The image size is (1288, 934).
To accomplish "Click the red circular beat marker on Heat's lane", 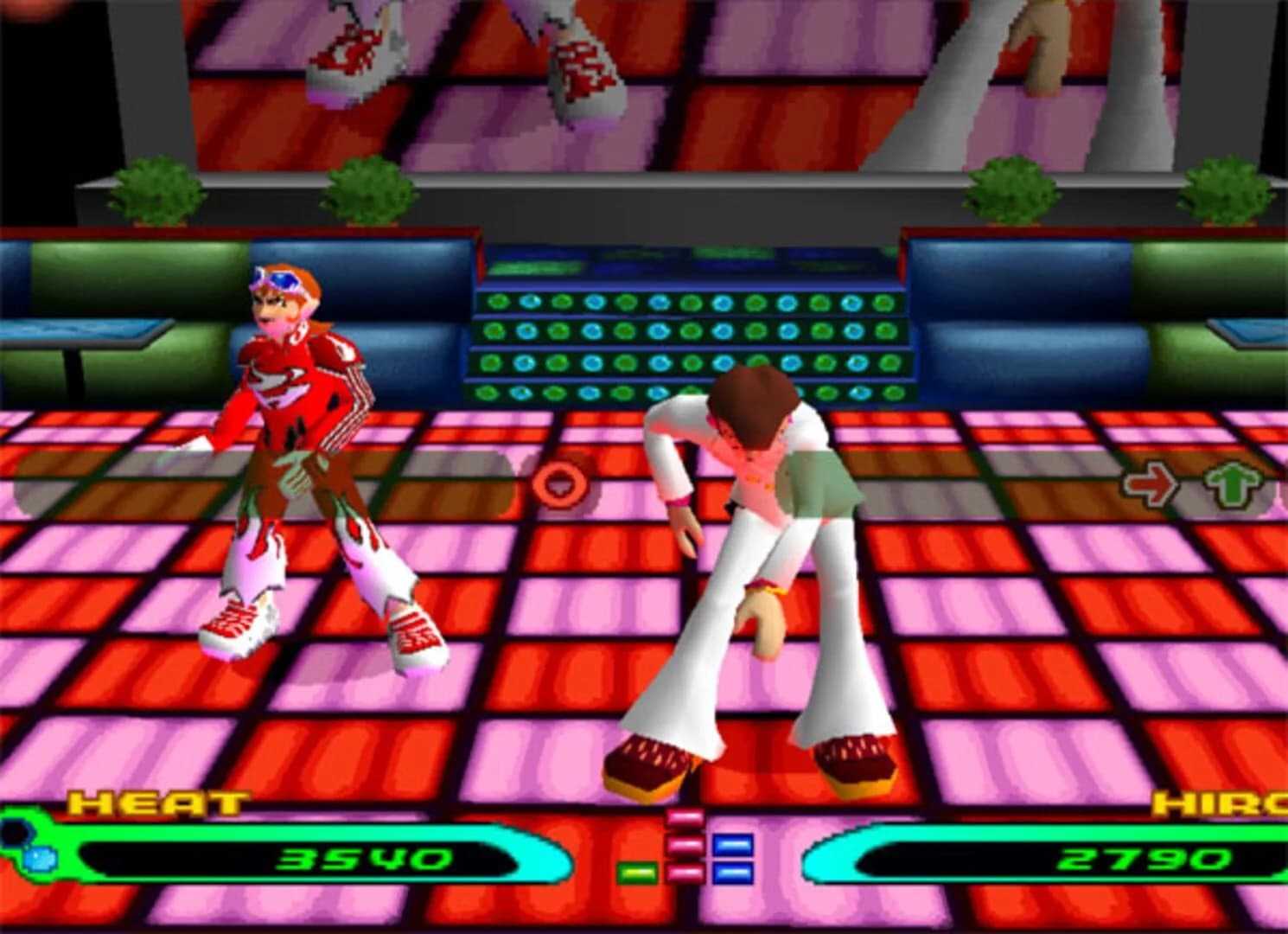I will pyautogui.click(x=558, y=484).
